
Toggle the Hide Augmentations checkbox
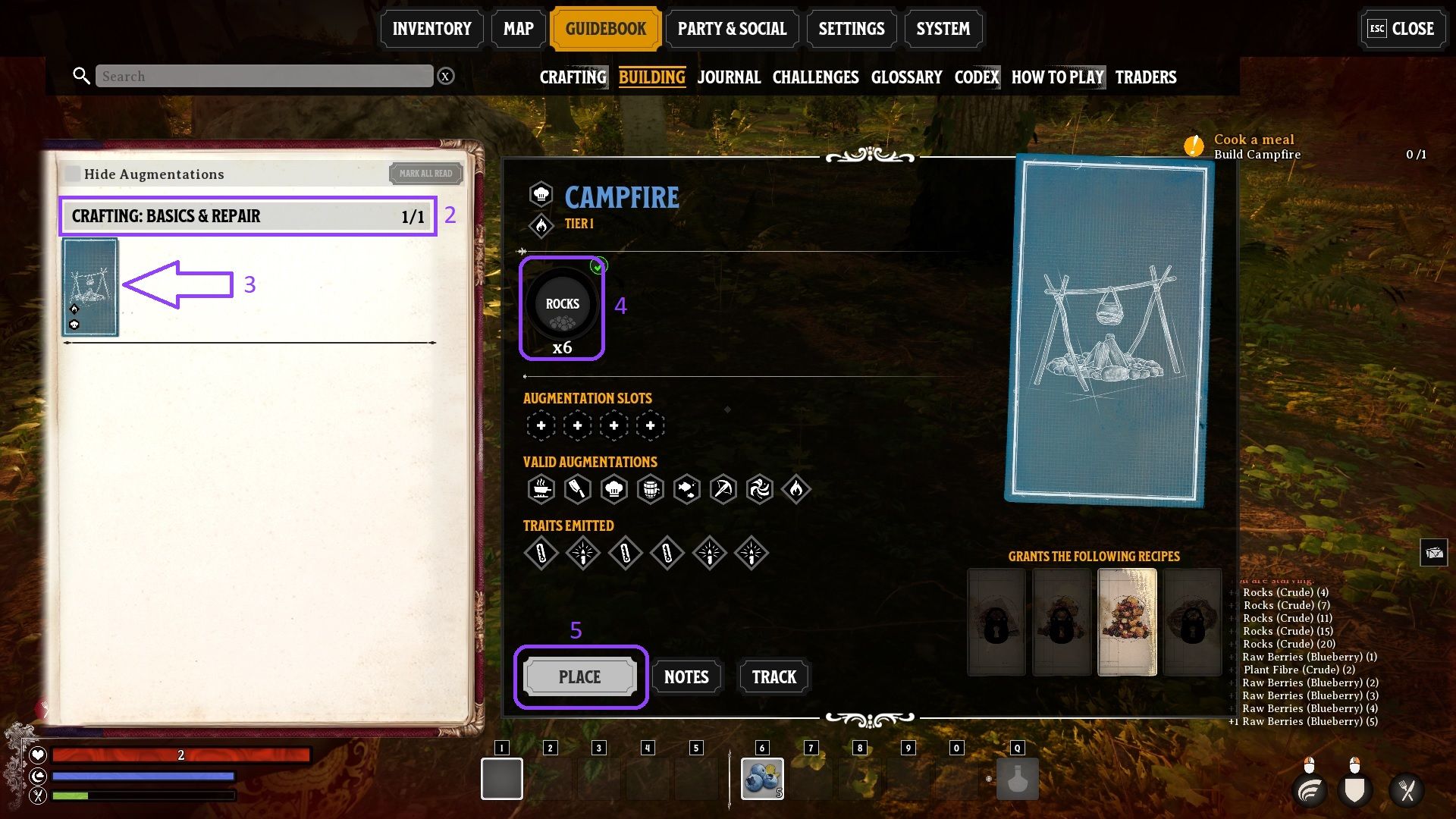click(x=73, y=174)
